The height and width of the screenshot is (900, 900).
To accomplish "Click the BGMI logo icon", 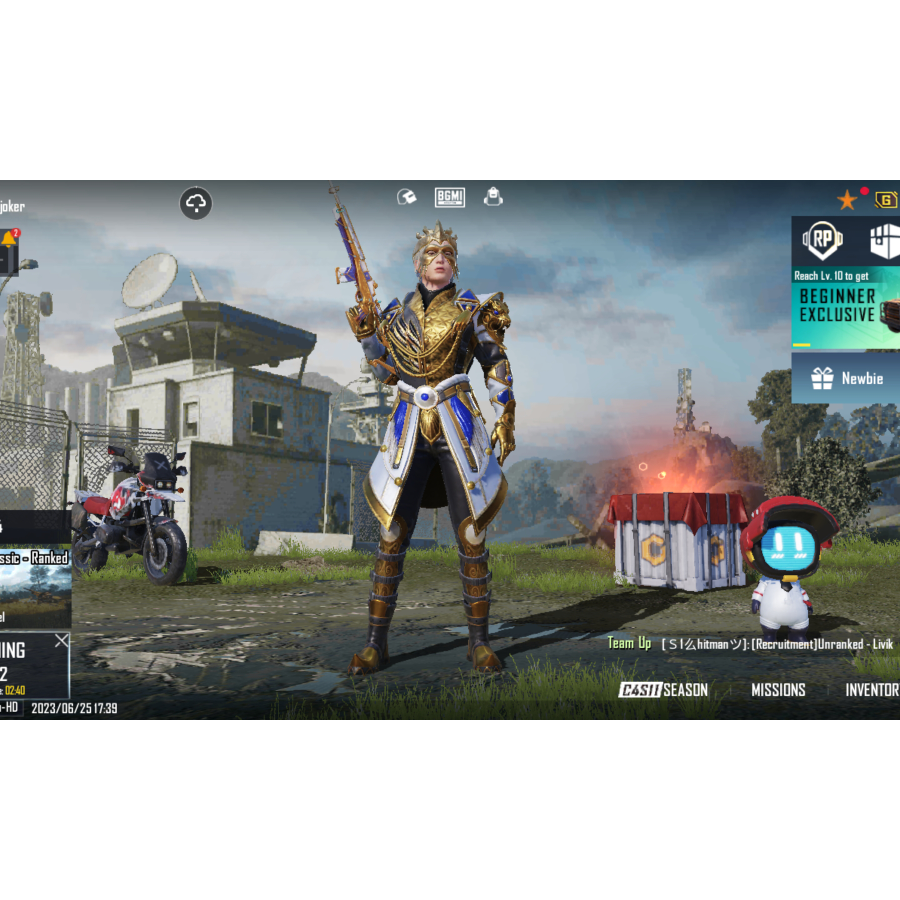I will [450, 197].
